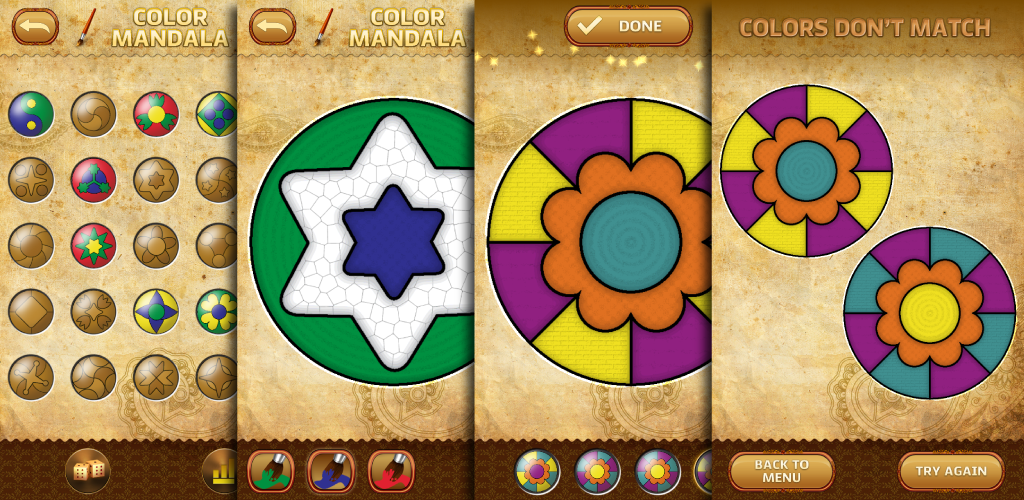
Task: Select the flower thumbnail with purple center
Action: [537, 471]
